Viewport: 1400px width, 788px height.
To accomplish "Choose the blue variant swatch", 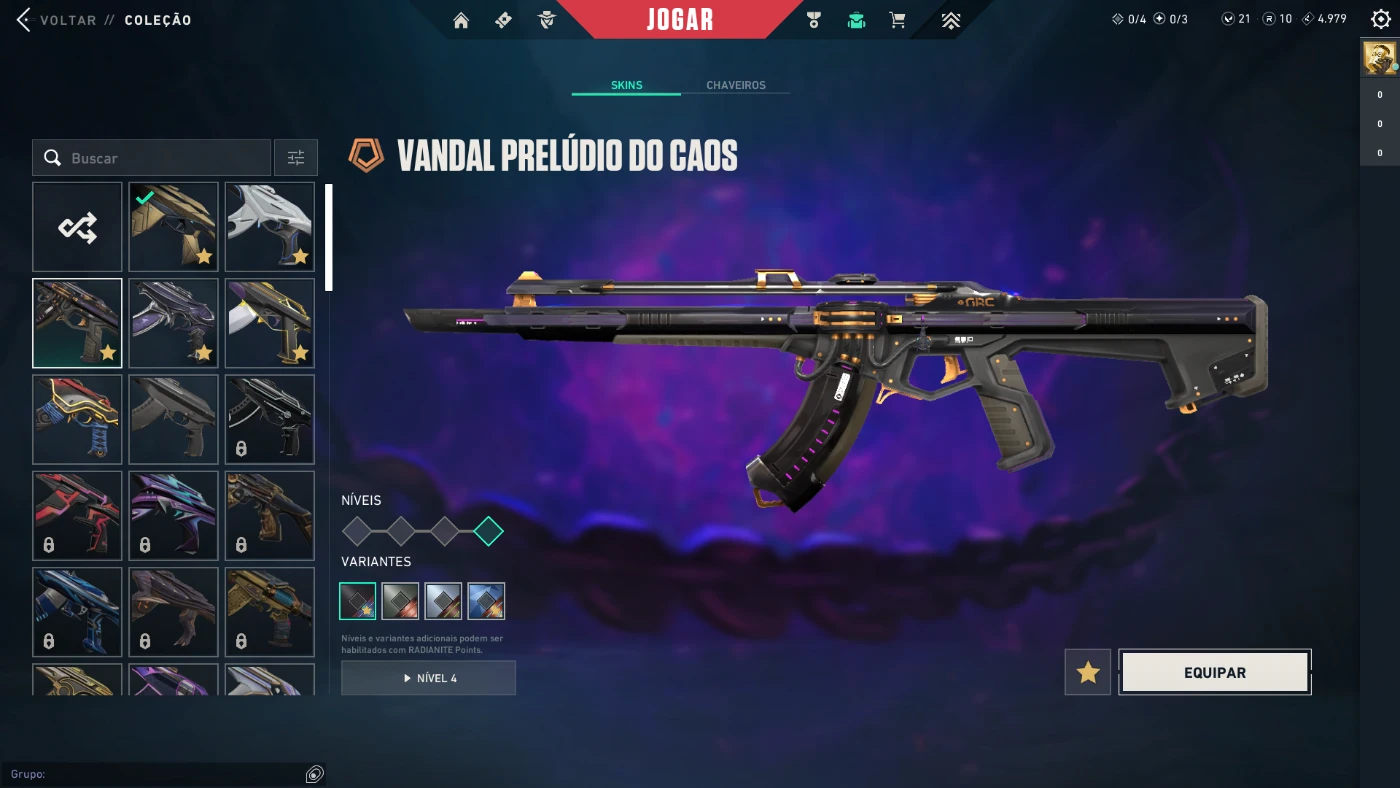I will [x=486, y=601].
